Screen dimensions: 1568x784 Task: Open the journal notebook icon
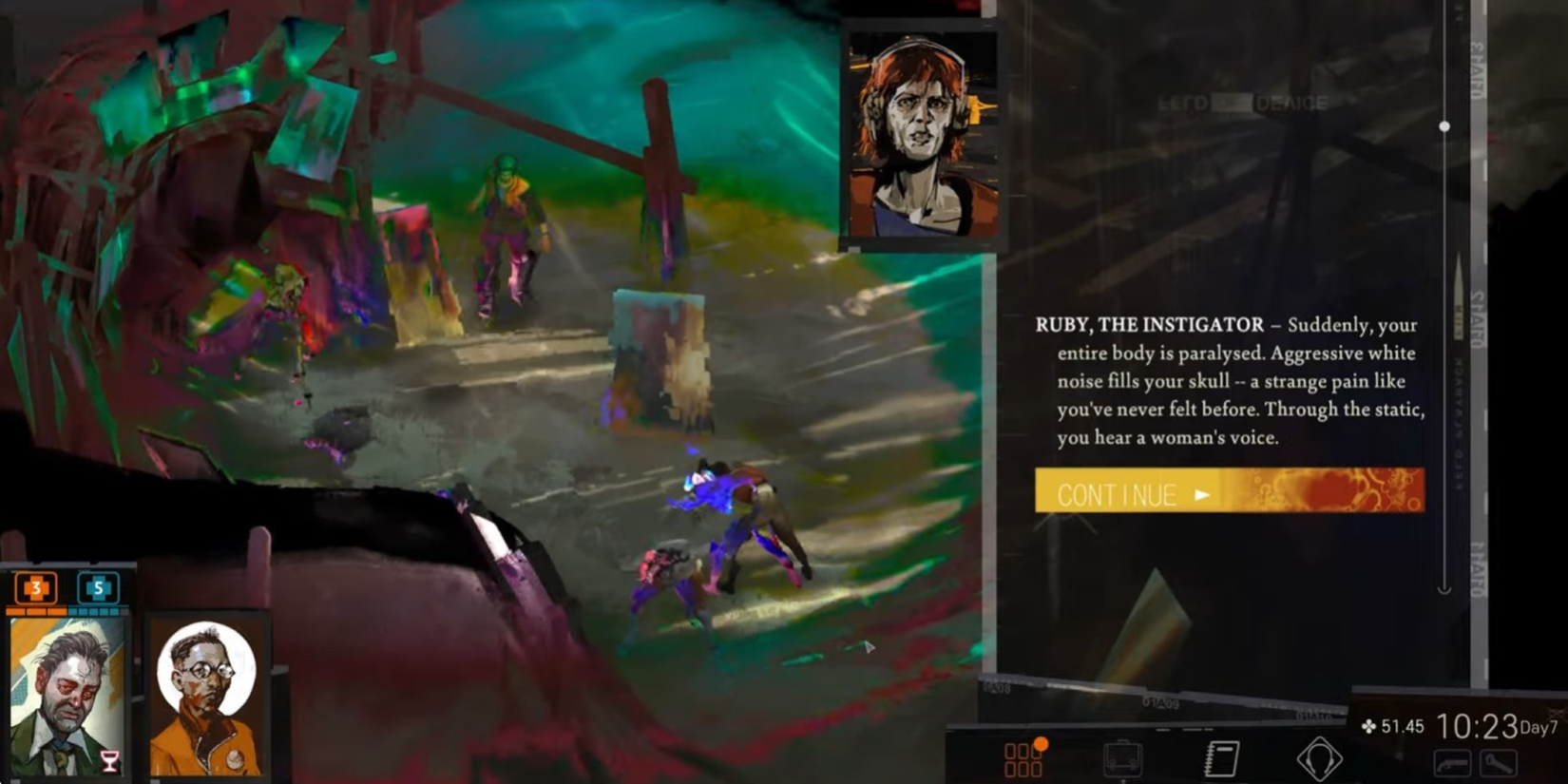(x=1221, y=756)
